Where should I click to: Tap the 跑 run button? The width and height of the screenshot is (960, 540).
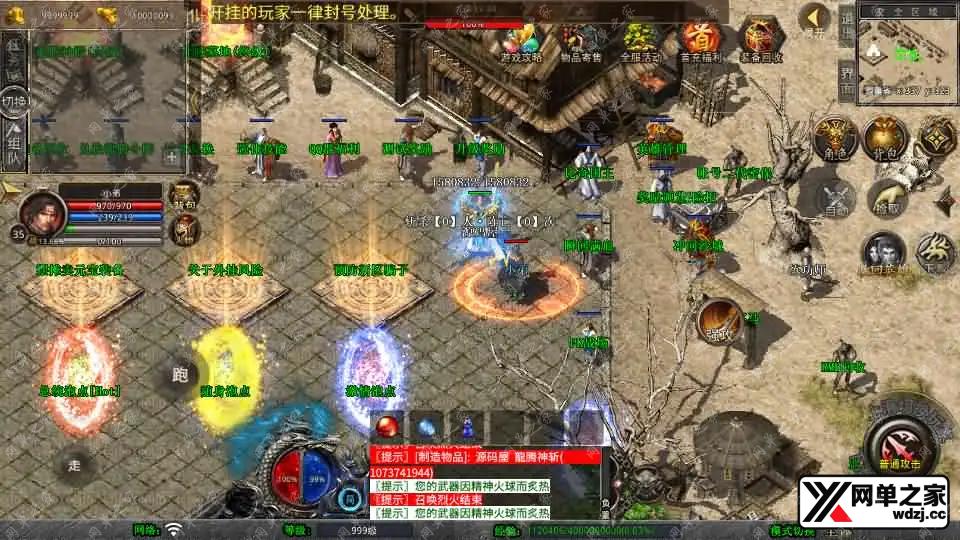180,375
